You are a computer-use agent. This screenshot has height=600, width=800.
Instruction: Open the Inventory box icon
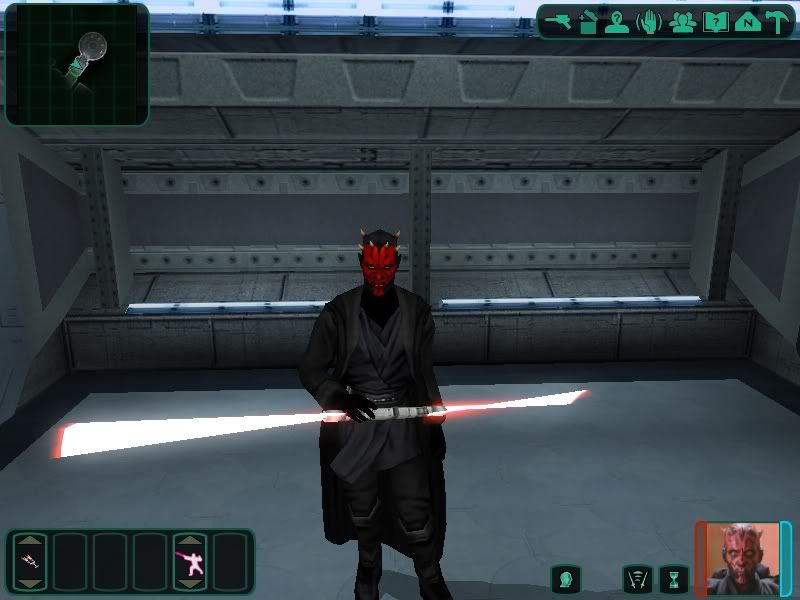[588, 21]
